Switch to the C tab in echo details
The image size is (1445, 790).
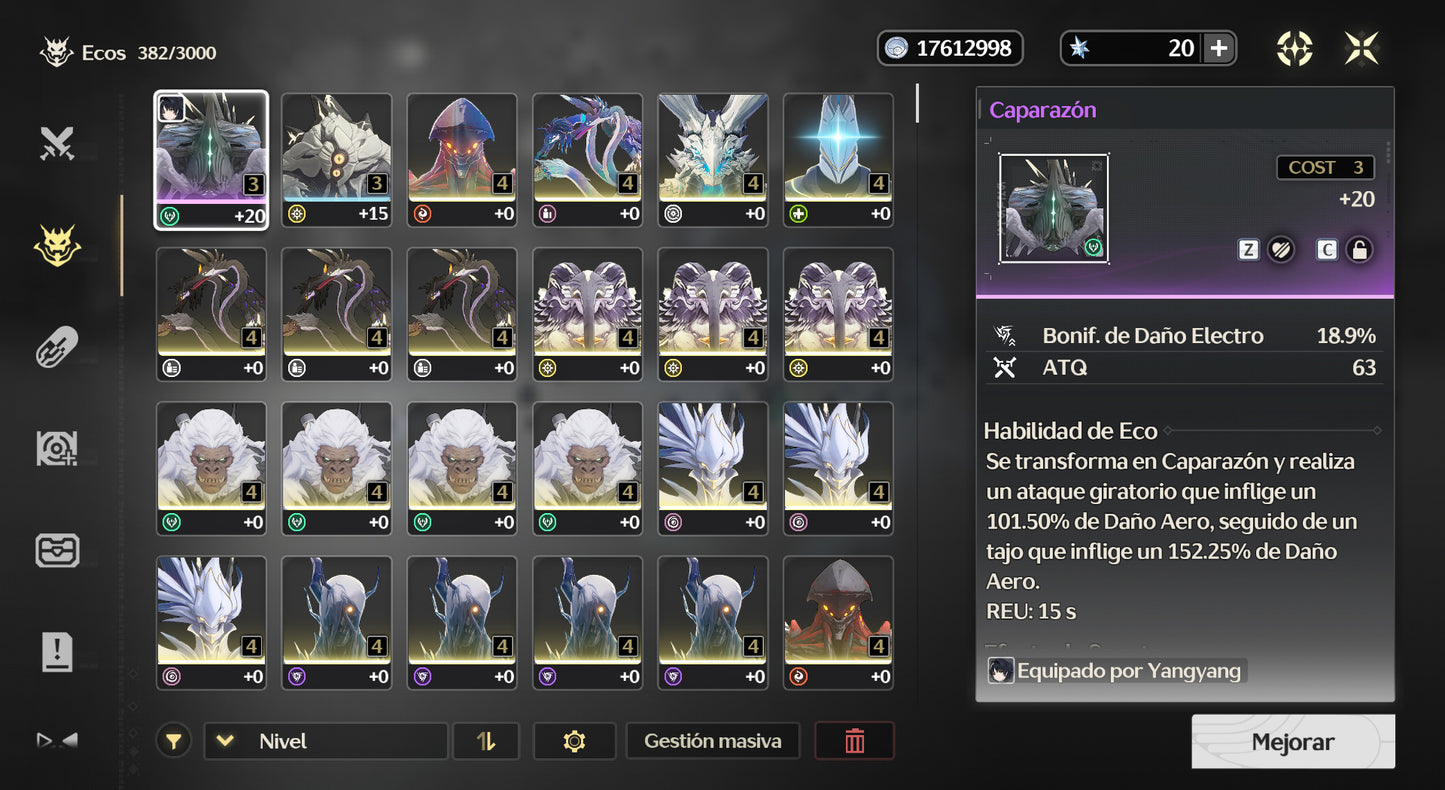(1327, 249)
